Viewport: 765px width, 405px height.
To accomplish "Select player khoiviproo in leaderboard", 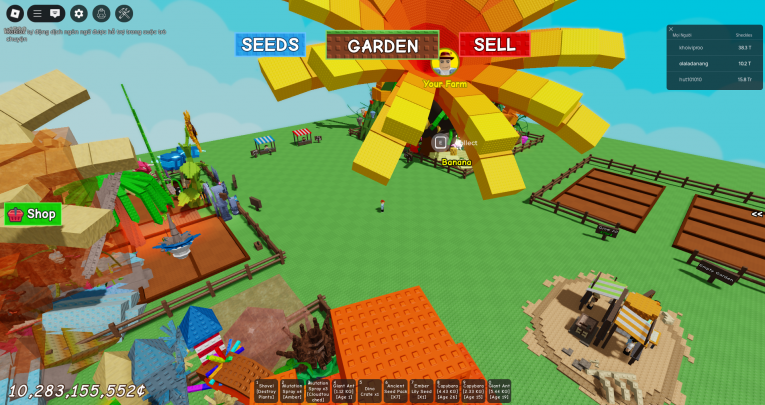I will 690,47.
